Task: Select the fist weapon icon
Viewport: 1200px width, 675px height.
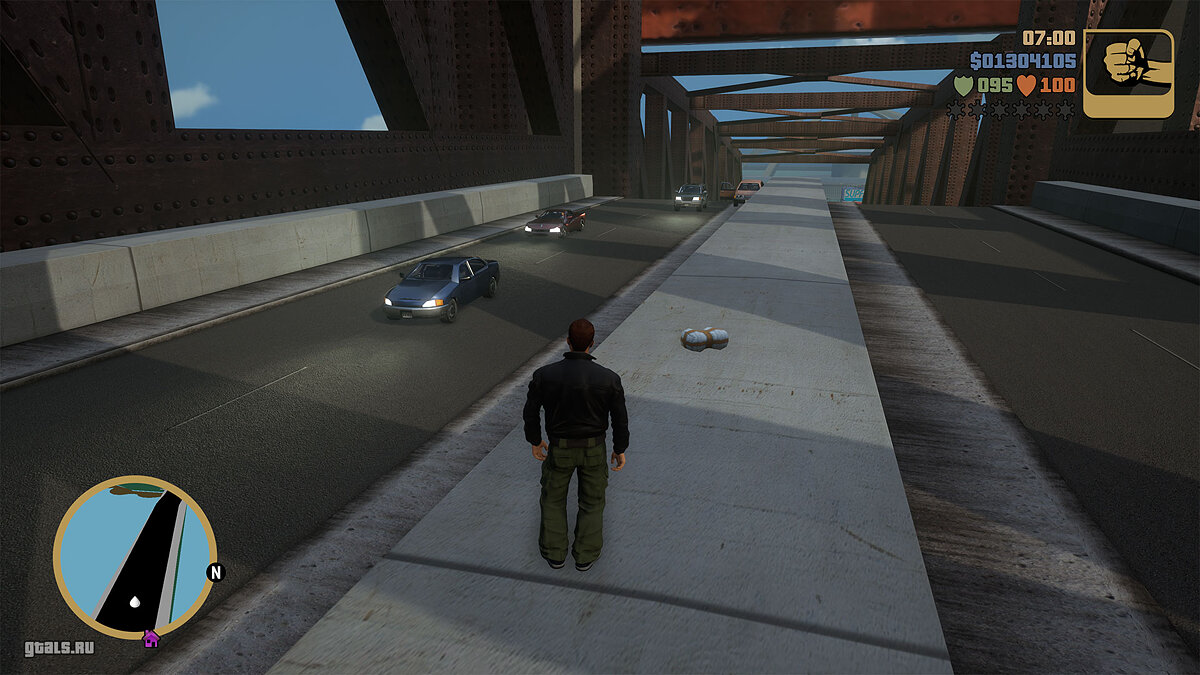Action: coord(1128,73)
